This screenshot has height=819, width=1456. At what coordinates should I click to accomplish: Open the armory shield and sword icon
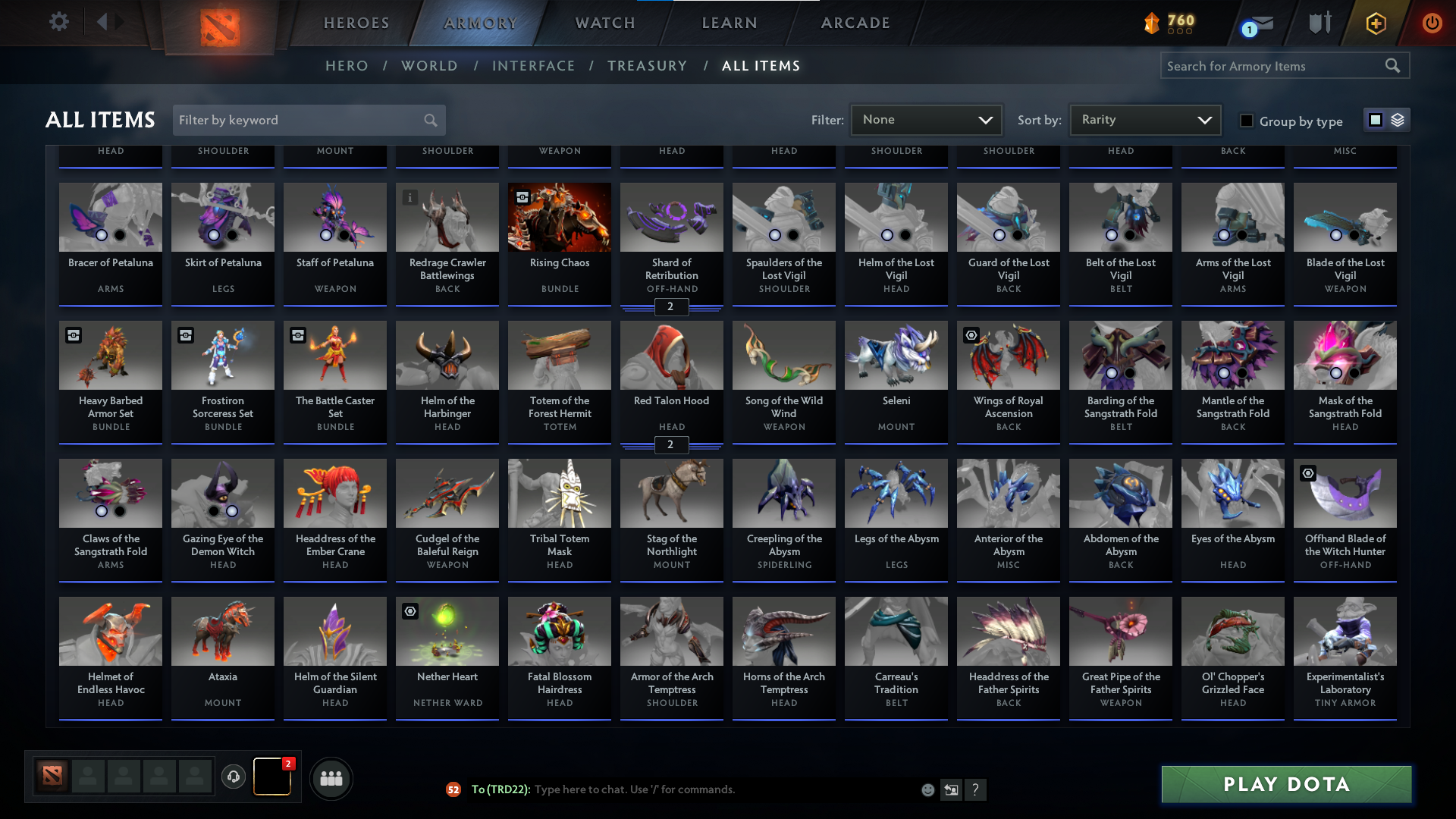(x=1319, y=23)
